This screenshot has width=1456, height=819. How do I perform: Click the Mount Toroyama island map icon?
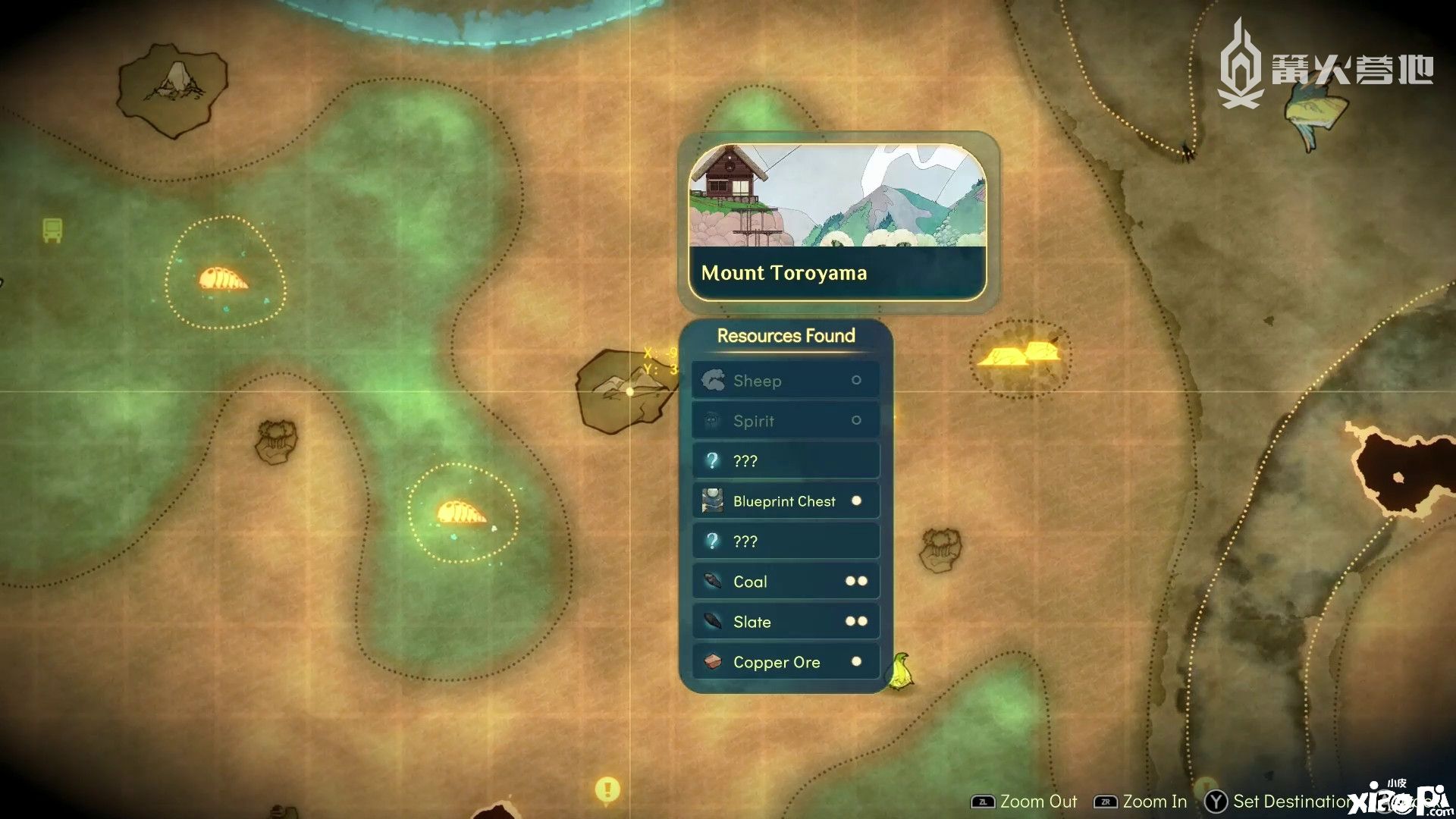[x=623, y=391]
